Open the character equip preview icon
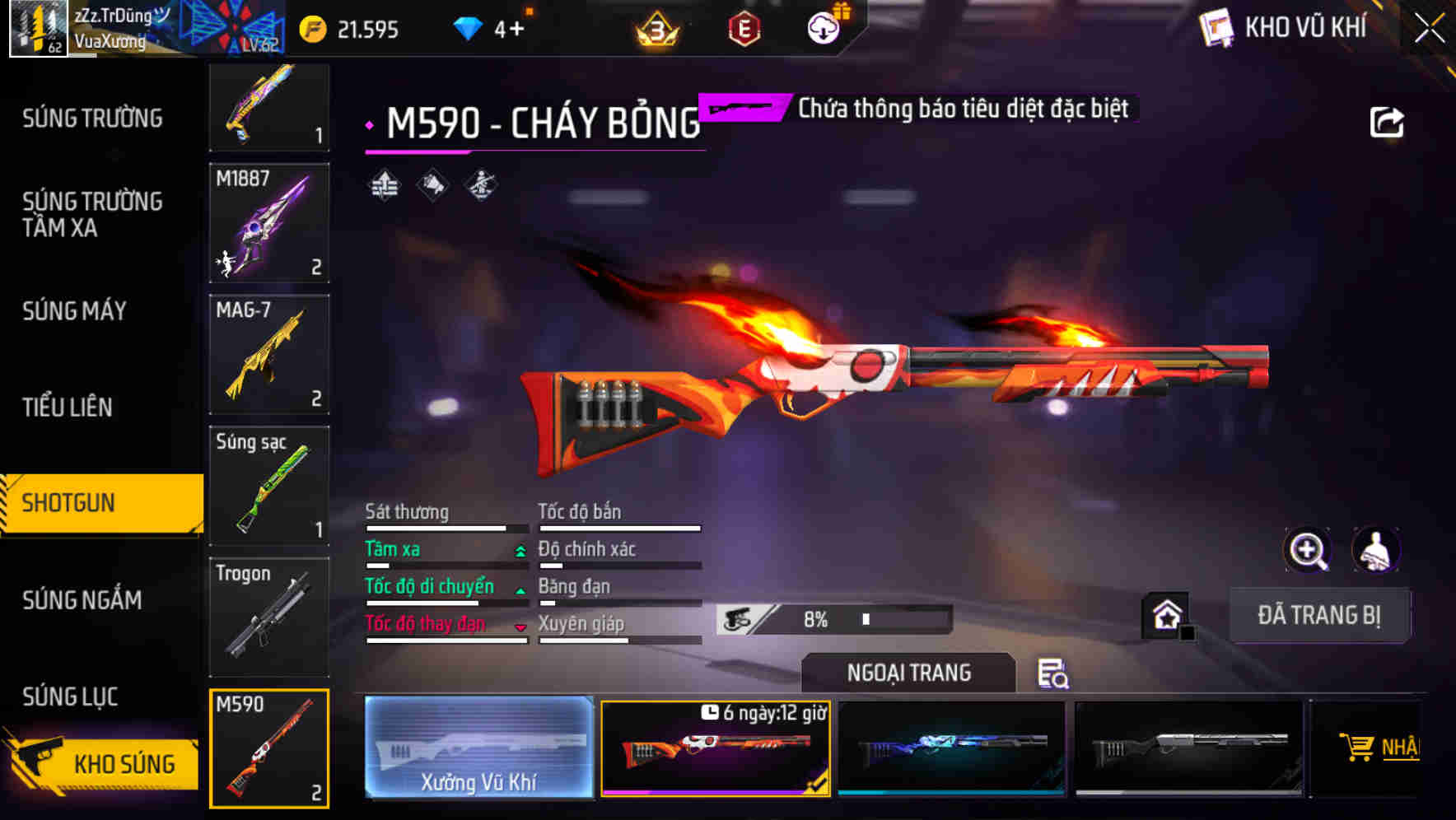The height and width of the screenshot is (820, 1456). 1374,550
